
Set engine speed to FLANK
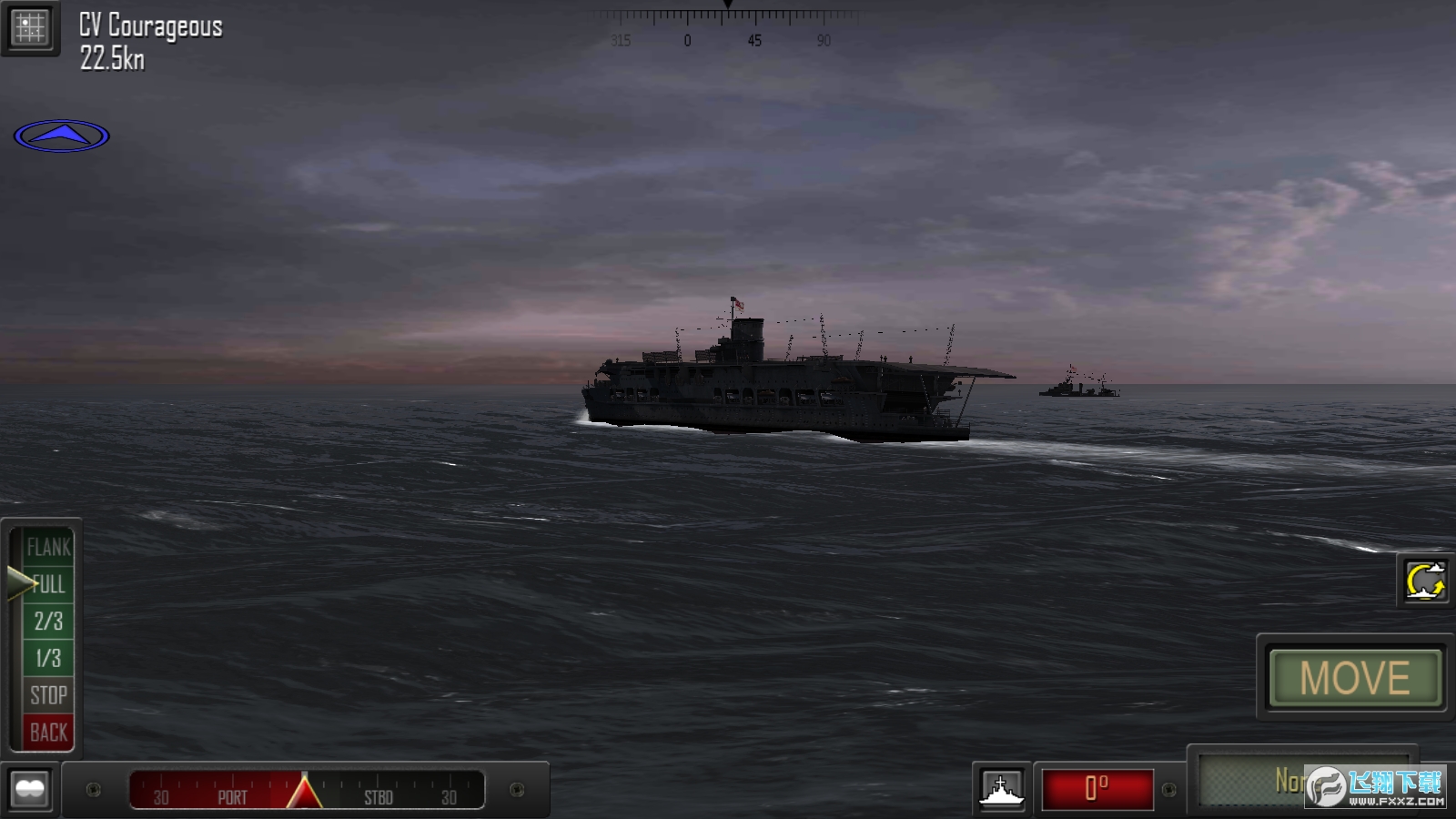tap(47, 548)
